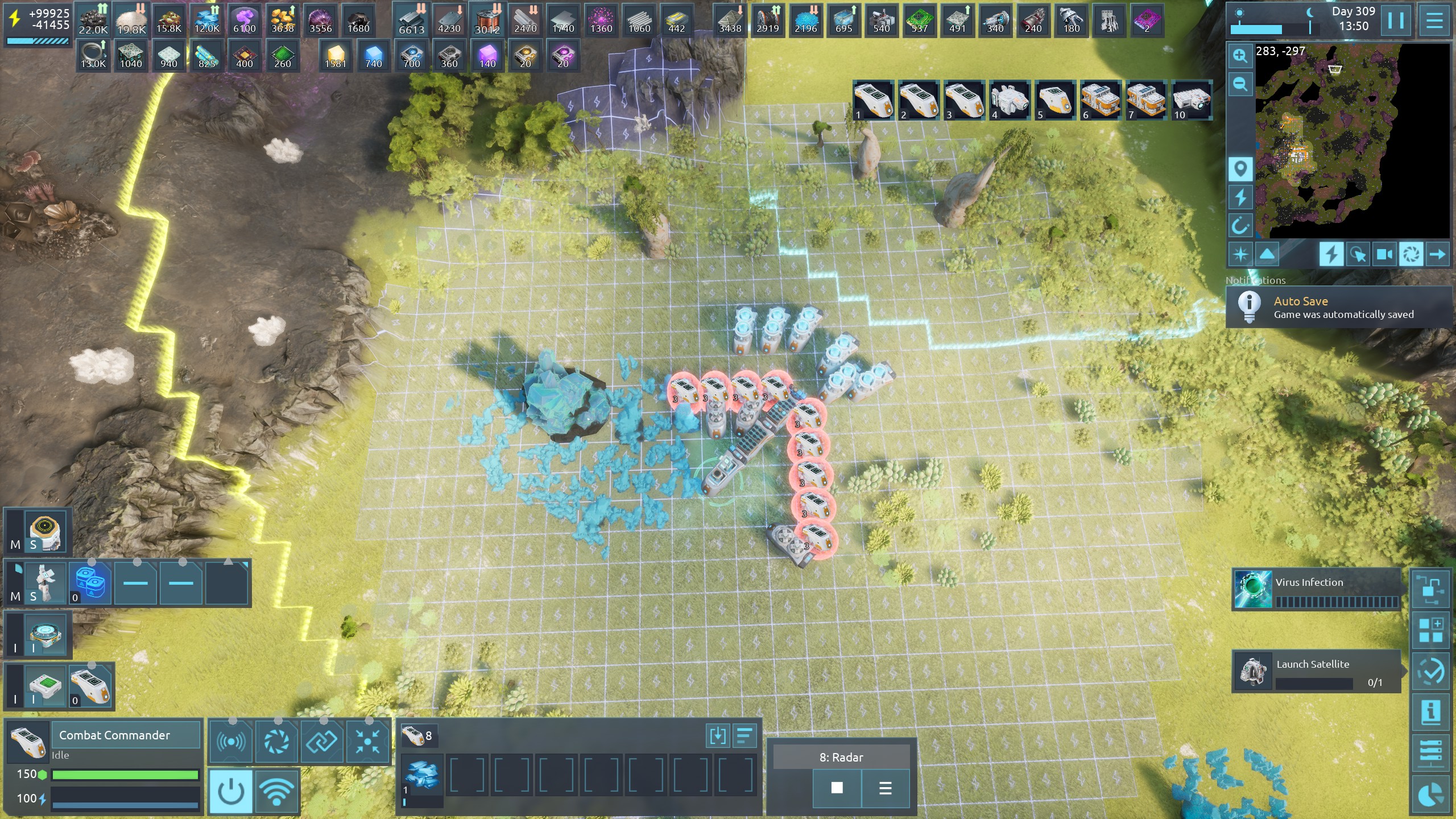Select control group 4 unit icon
The width and height of the screenshot is (1456, 819).
coord(1009,100)
